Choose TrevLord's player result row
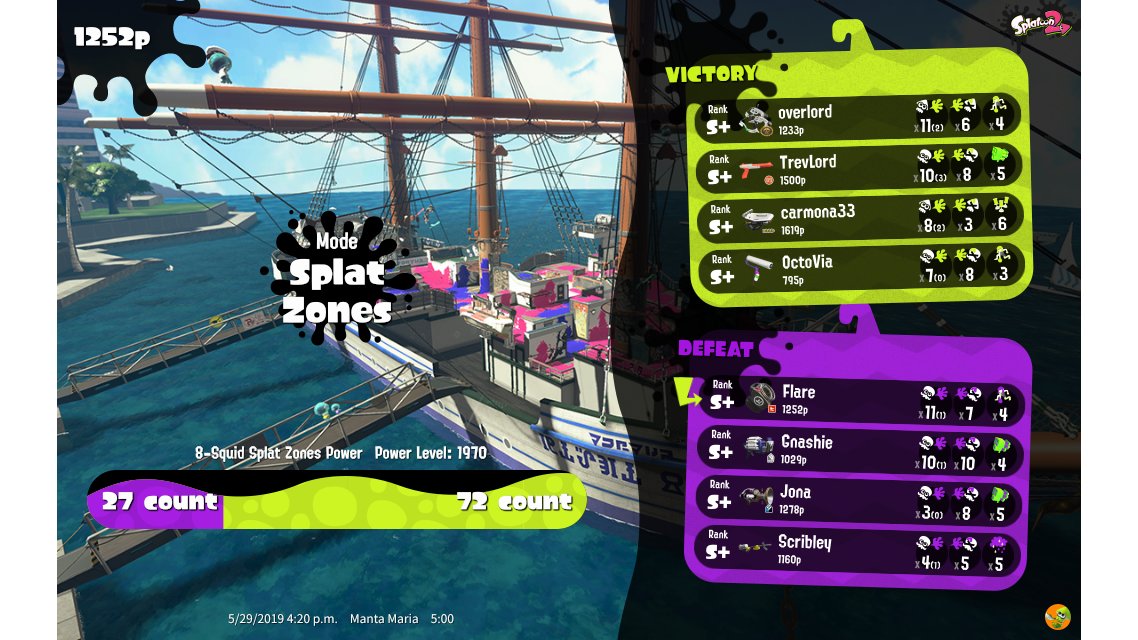 coord(858,167)
